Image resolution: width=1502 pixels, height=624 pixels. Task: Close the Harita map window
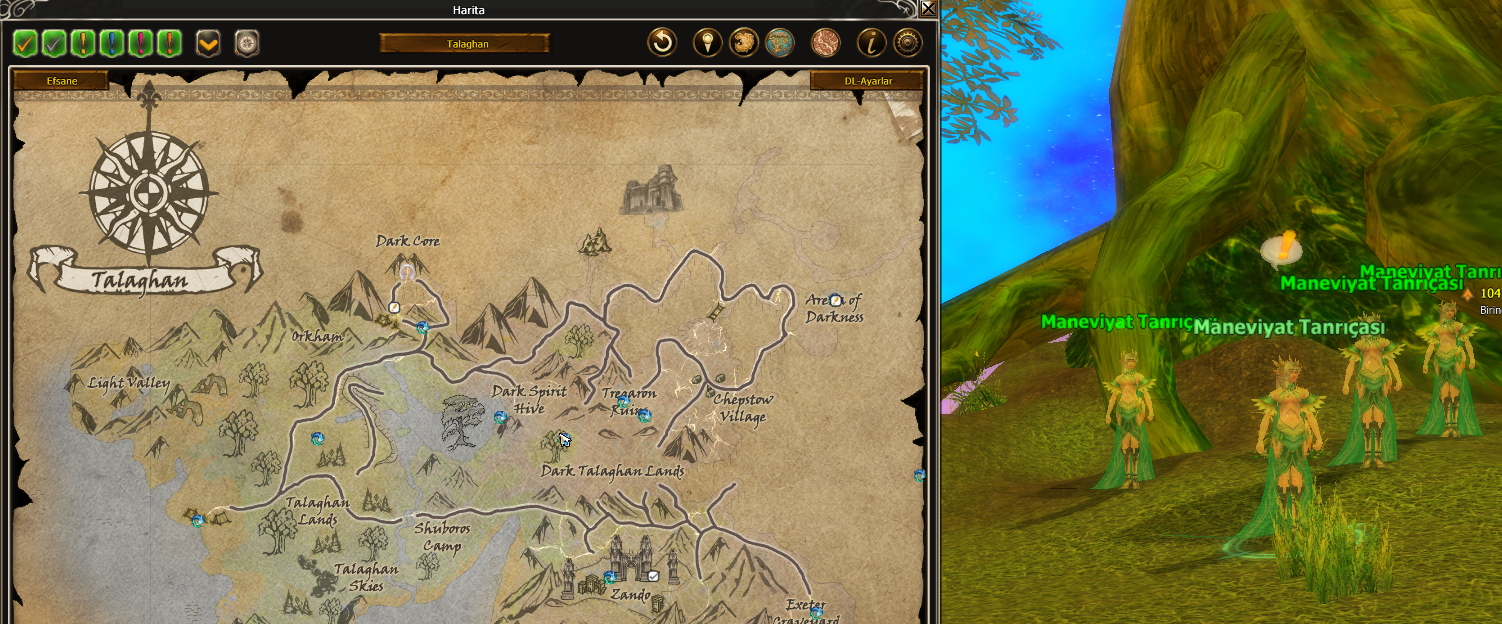928,9
